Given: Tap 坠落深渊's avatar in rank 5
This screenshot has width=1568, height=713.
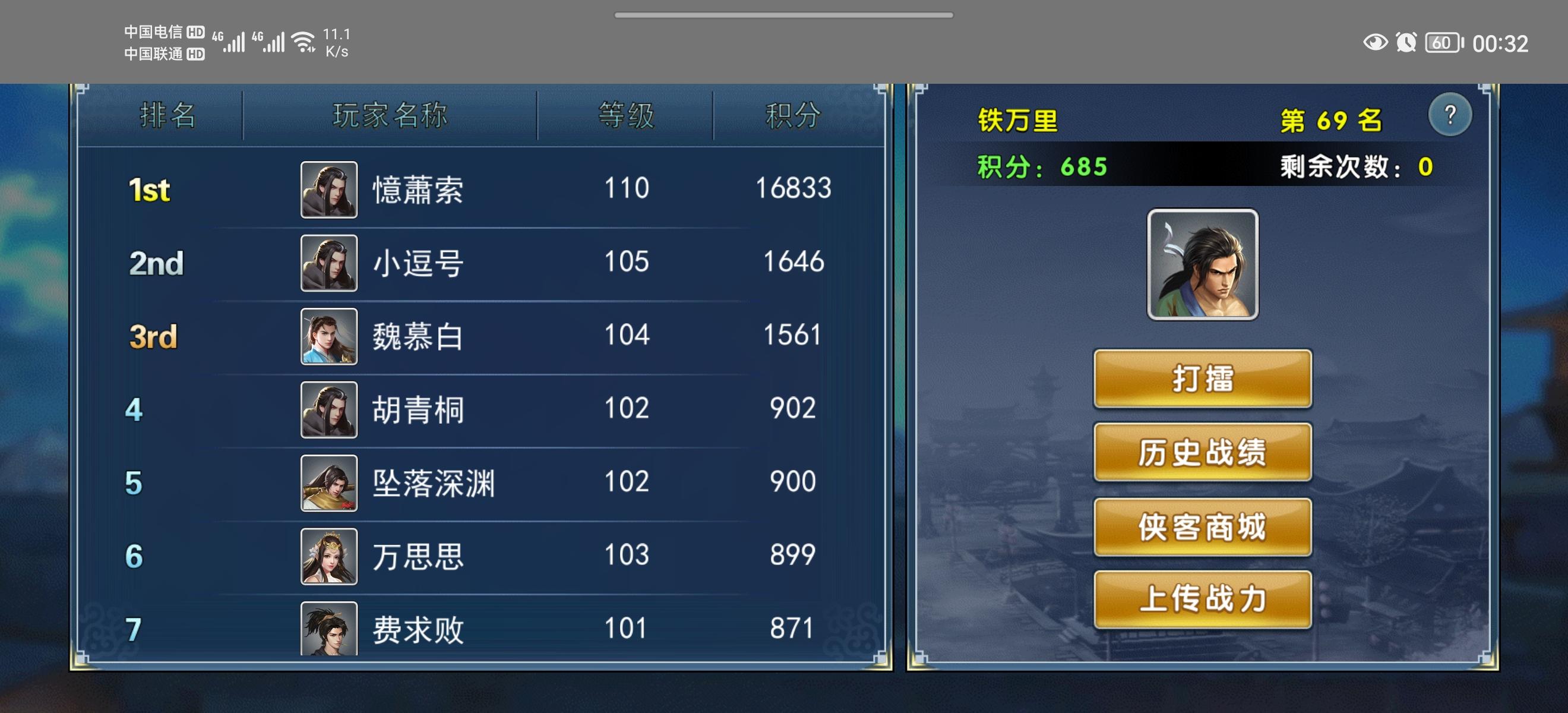Looking at the screenshot, I should click(328, 482).
